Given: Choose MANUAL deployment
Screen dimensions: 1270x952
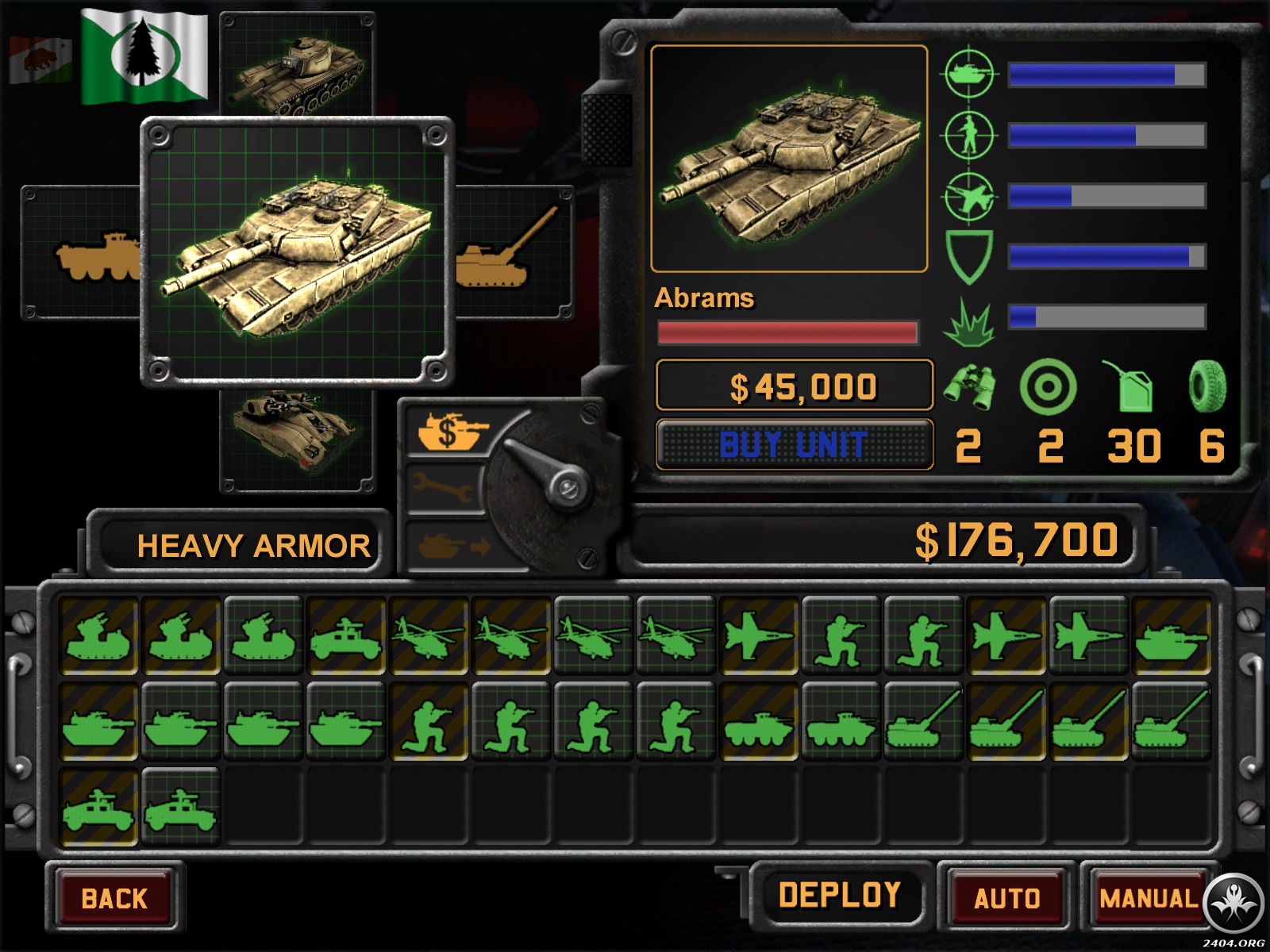Looking at the screenshot, I should (x=1148, y=898).
